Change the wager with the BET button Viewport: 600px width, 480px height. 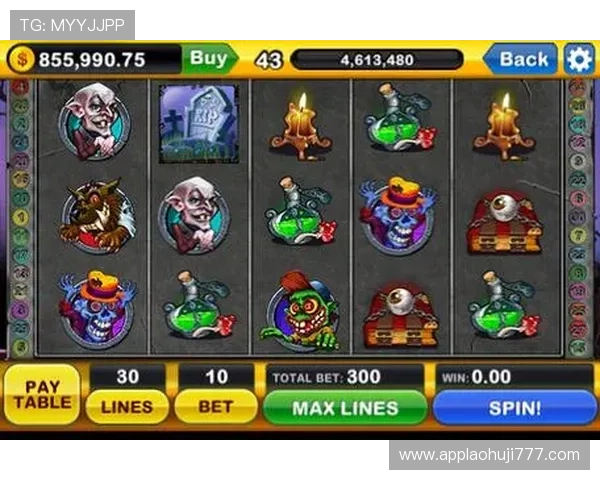tap(215, 407)
